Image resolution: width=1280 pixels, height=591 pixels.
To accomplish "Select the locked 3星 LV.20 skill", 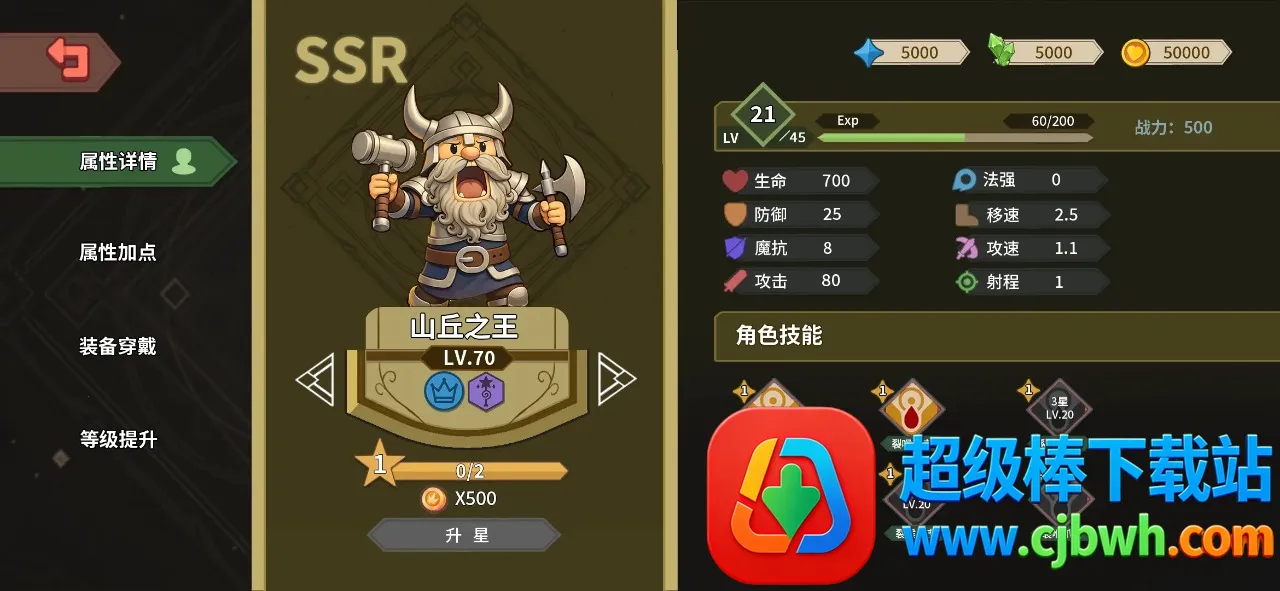I will 1059,407.
